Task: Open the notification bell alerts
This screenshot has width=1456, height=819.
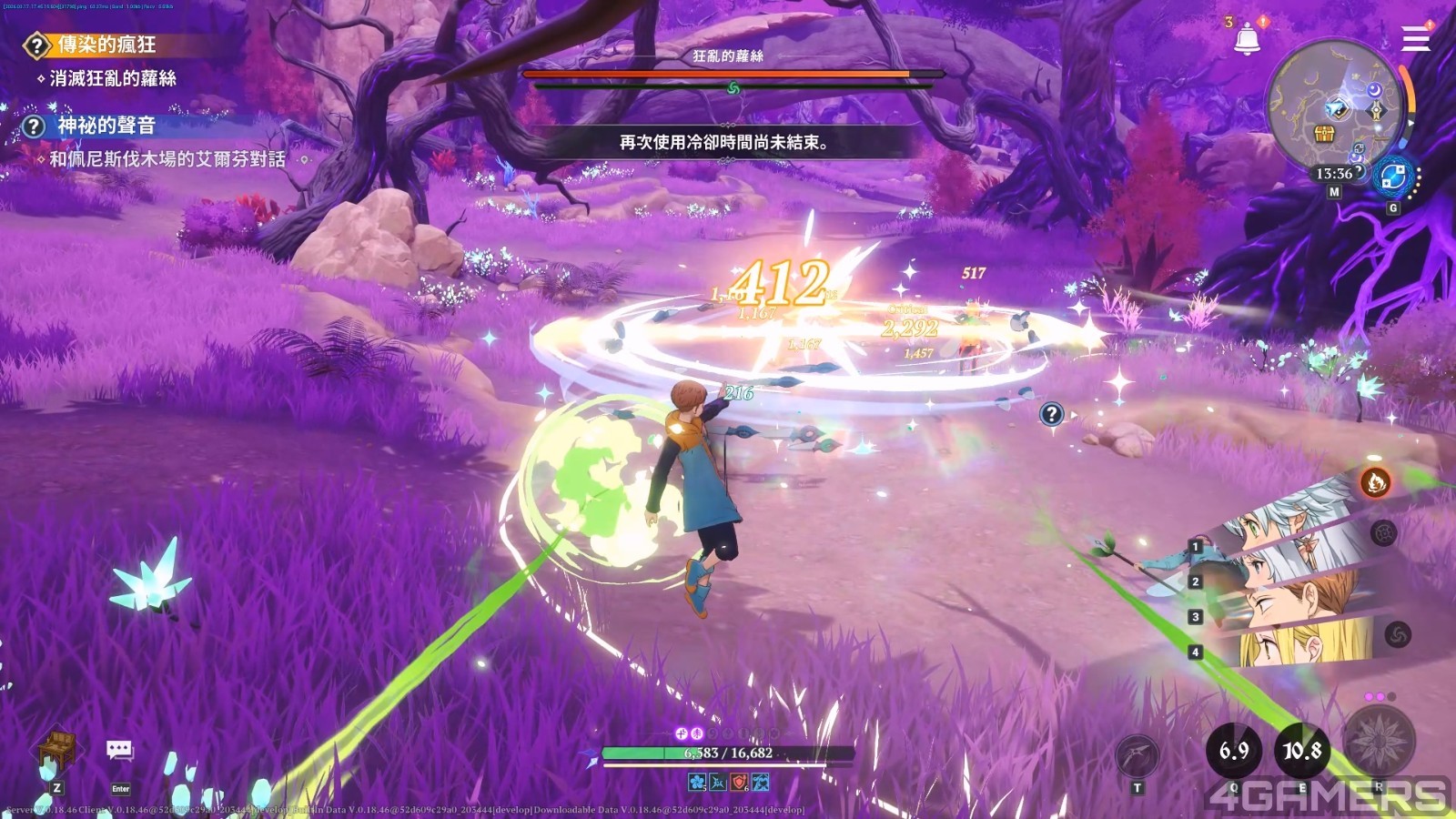Action: pos(1247,40)
